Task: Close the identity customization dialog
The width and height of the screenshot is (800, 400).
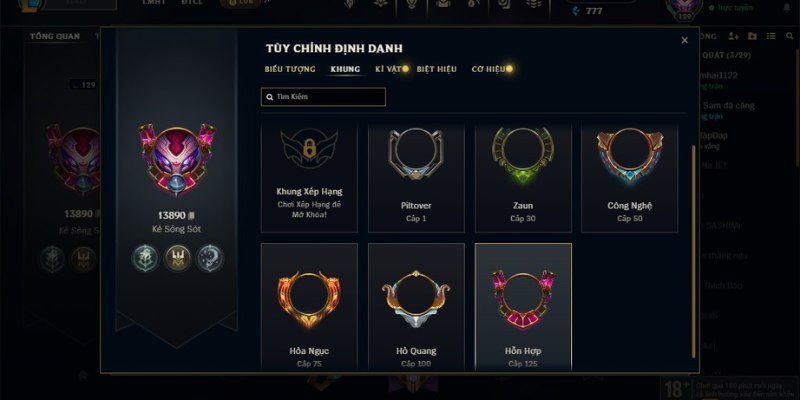Action: tap(684, 41)
